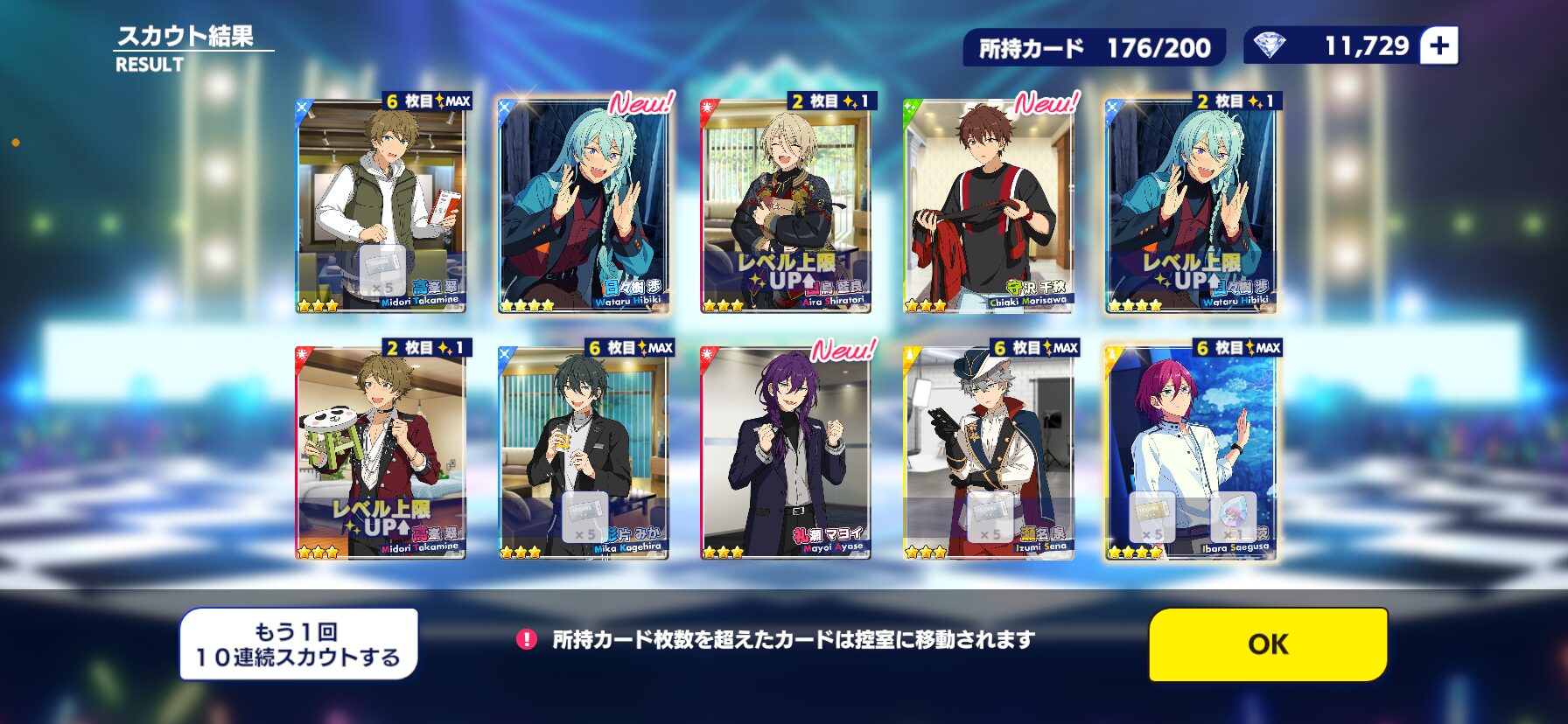Select the Aira Shiratori card

pos(786,205)
